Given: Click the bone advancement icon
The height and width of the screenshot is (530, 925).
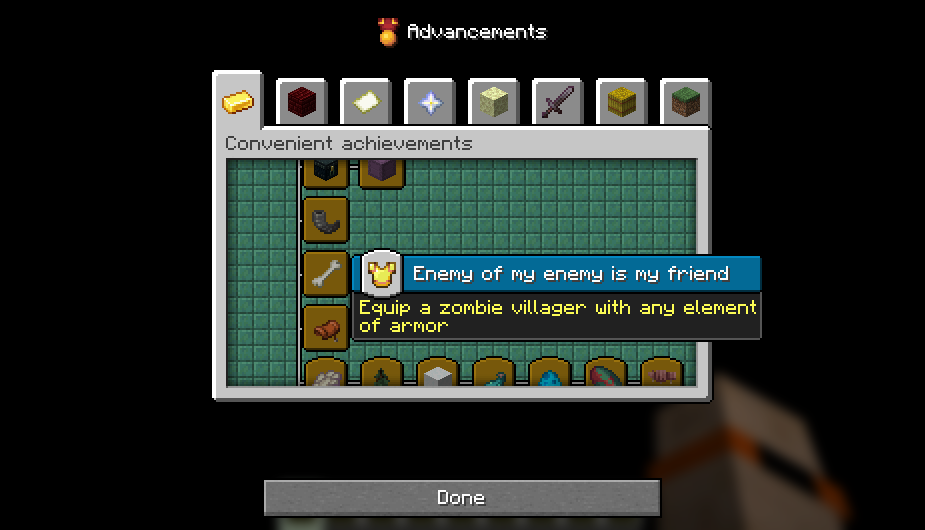Looking at the screenshot, I should point(326,274).
